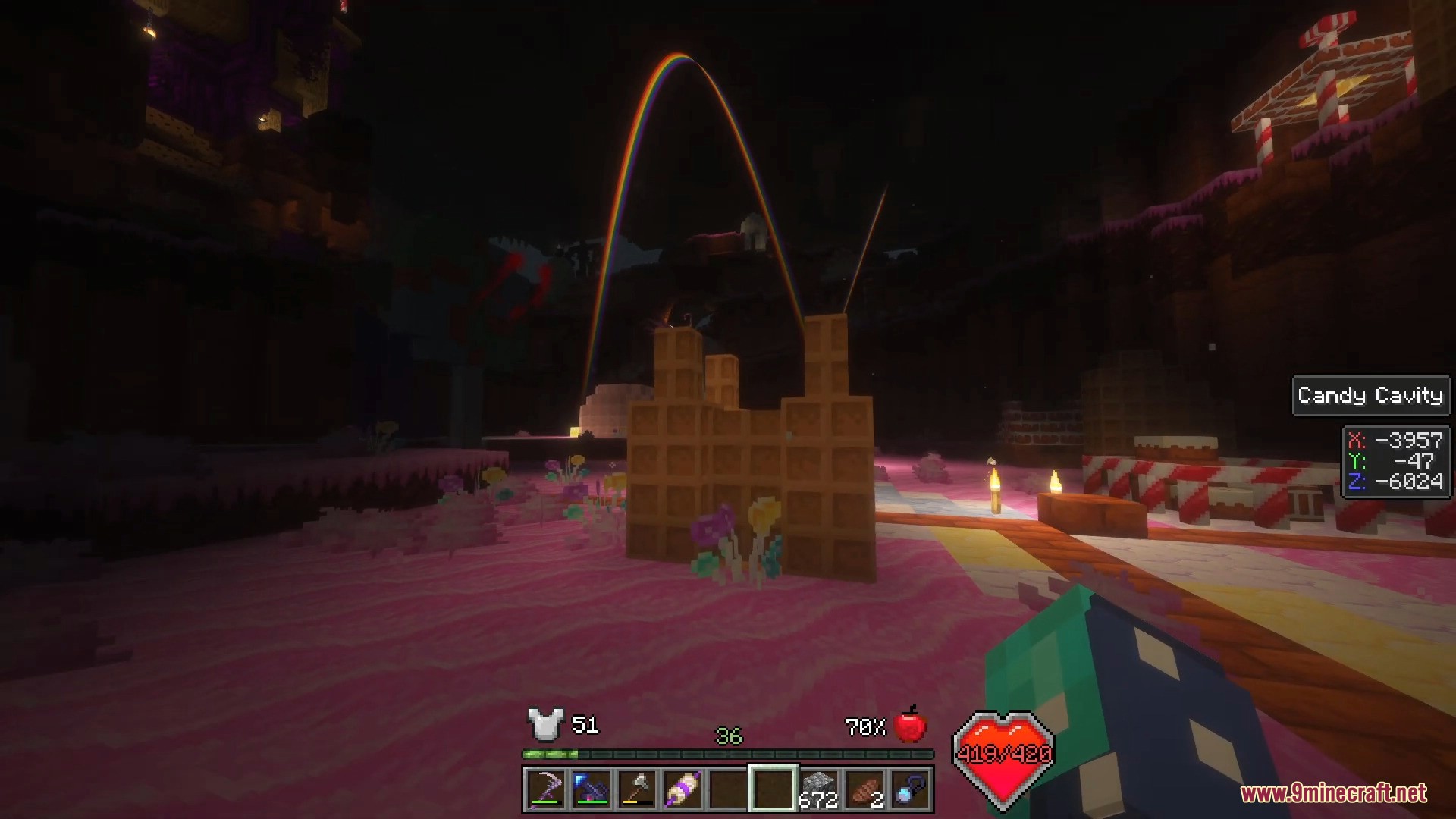This screenshot has height=819, width=1456.
Task: Open the 9minecraft.net watermark link
Action: click(x=1333, y=793)
